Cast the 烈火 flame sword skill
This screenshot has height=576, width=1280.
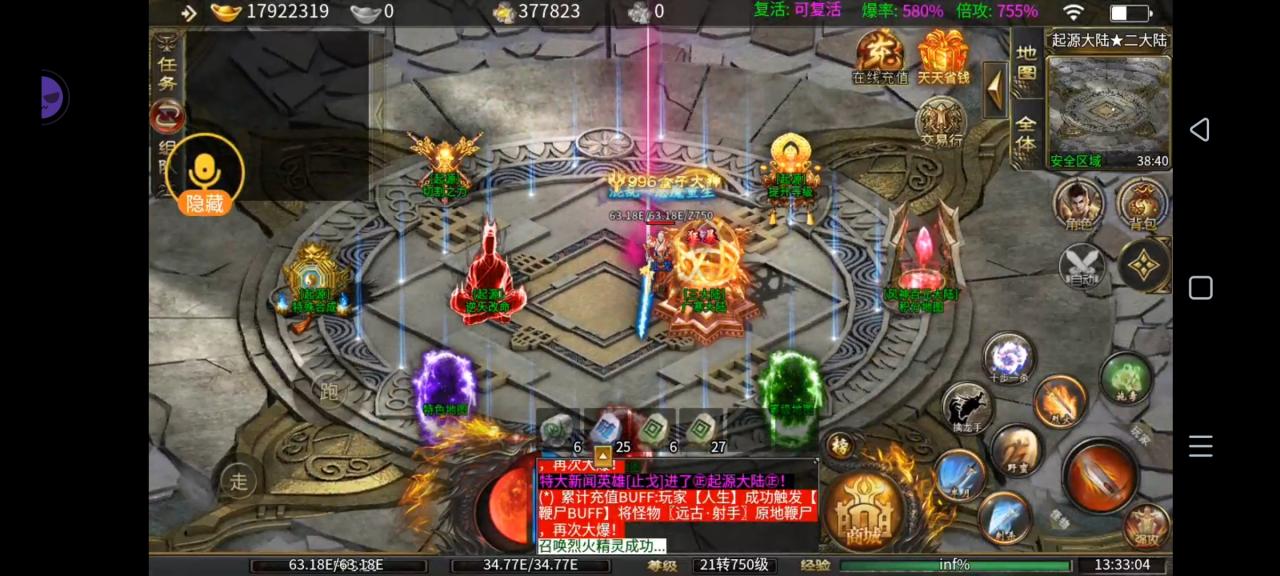pos(1059,399)
